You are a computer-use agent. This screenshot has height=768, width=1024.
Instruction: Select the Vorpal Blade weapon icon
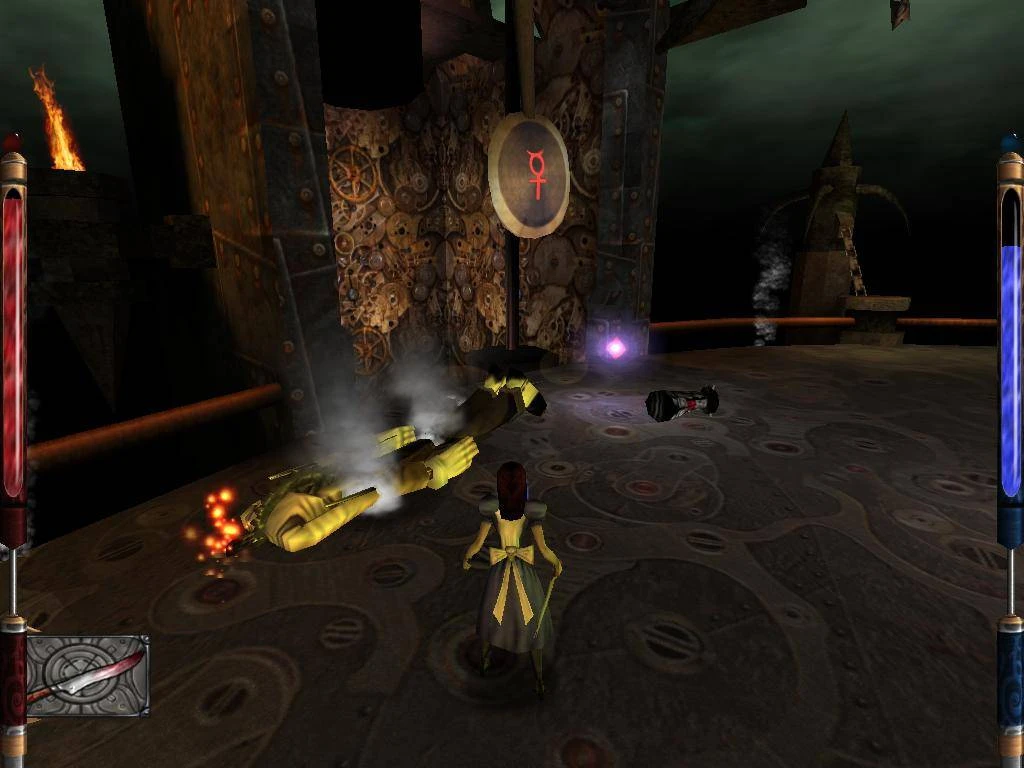click(x=87, y=676)
